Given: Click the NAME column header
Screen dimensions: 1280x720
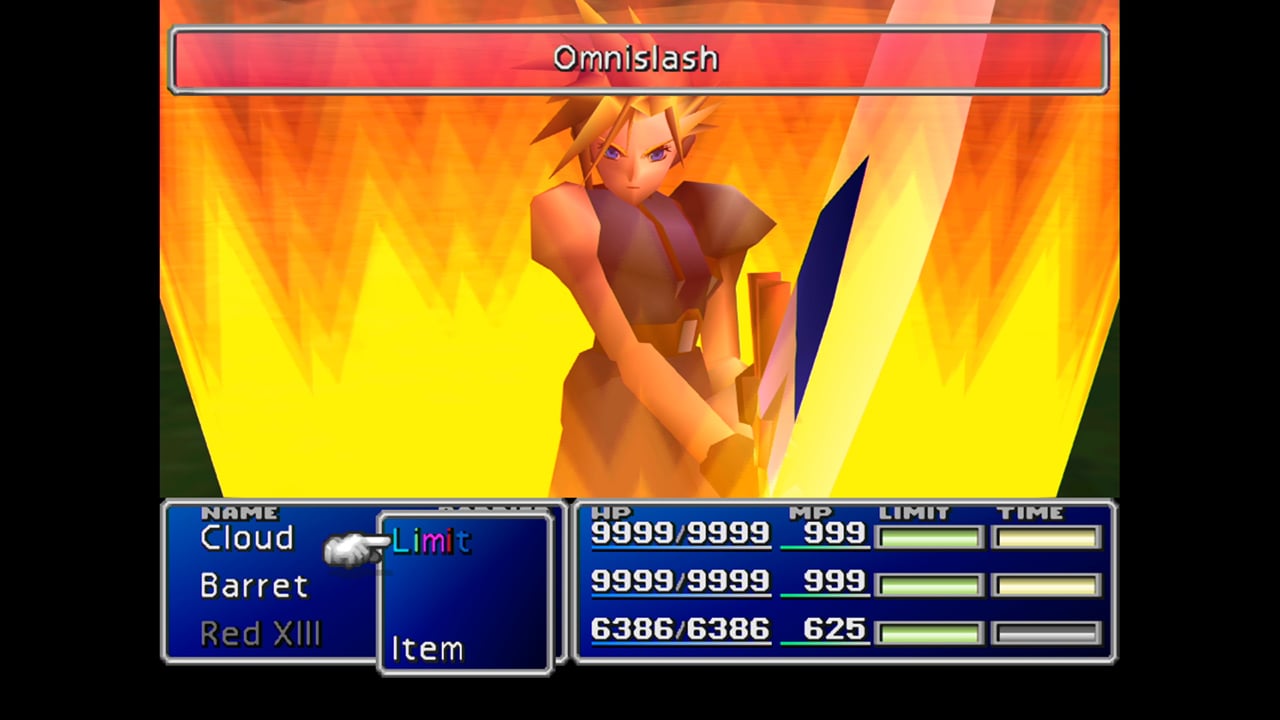Looking at the screenshot, I should click(x=243, y=513).
